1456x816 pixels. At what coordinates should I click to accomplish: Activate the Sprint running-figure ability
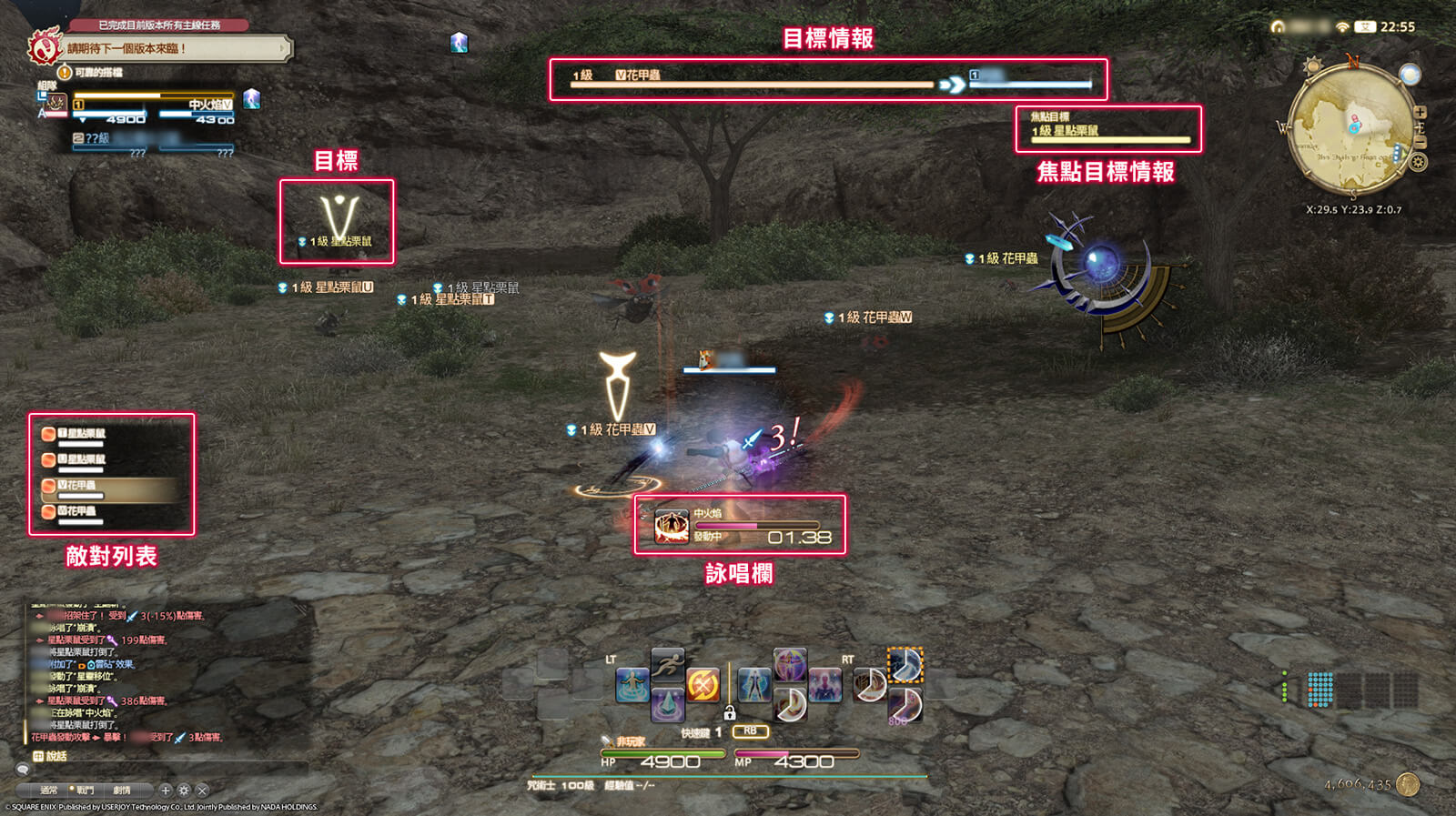tap(667, 664)
